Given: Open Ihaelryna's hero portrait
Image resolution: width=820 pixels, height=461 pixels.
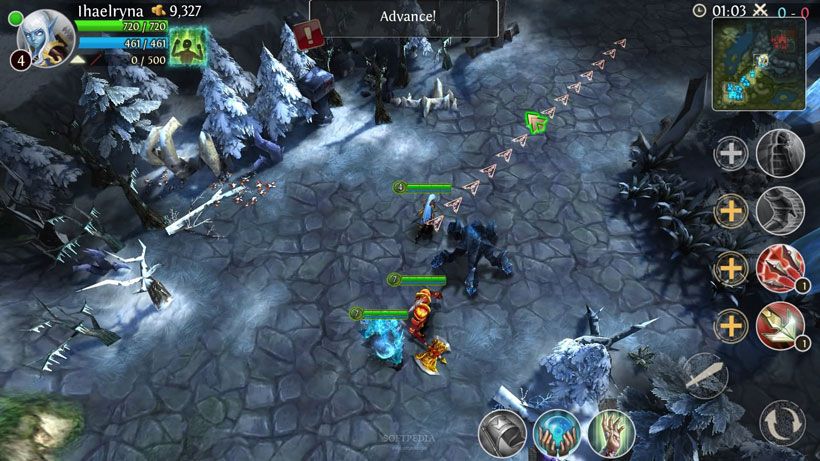Looking at the screenshot, I should coord(47,37).
